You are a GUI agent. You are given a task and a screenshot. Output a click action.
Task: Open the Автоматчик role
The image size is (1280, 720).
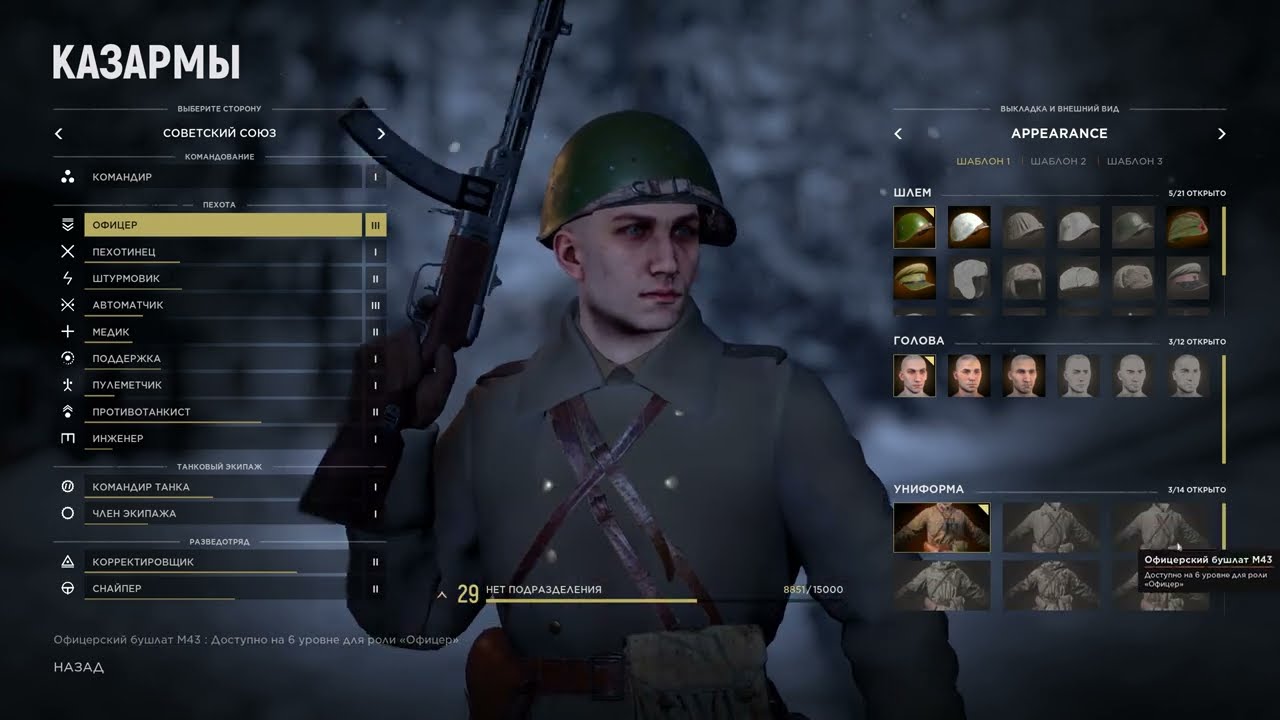point(220,305)
